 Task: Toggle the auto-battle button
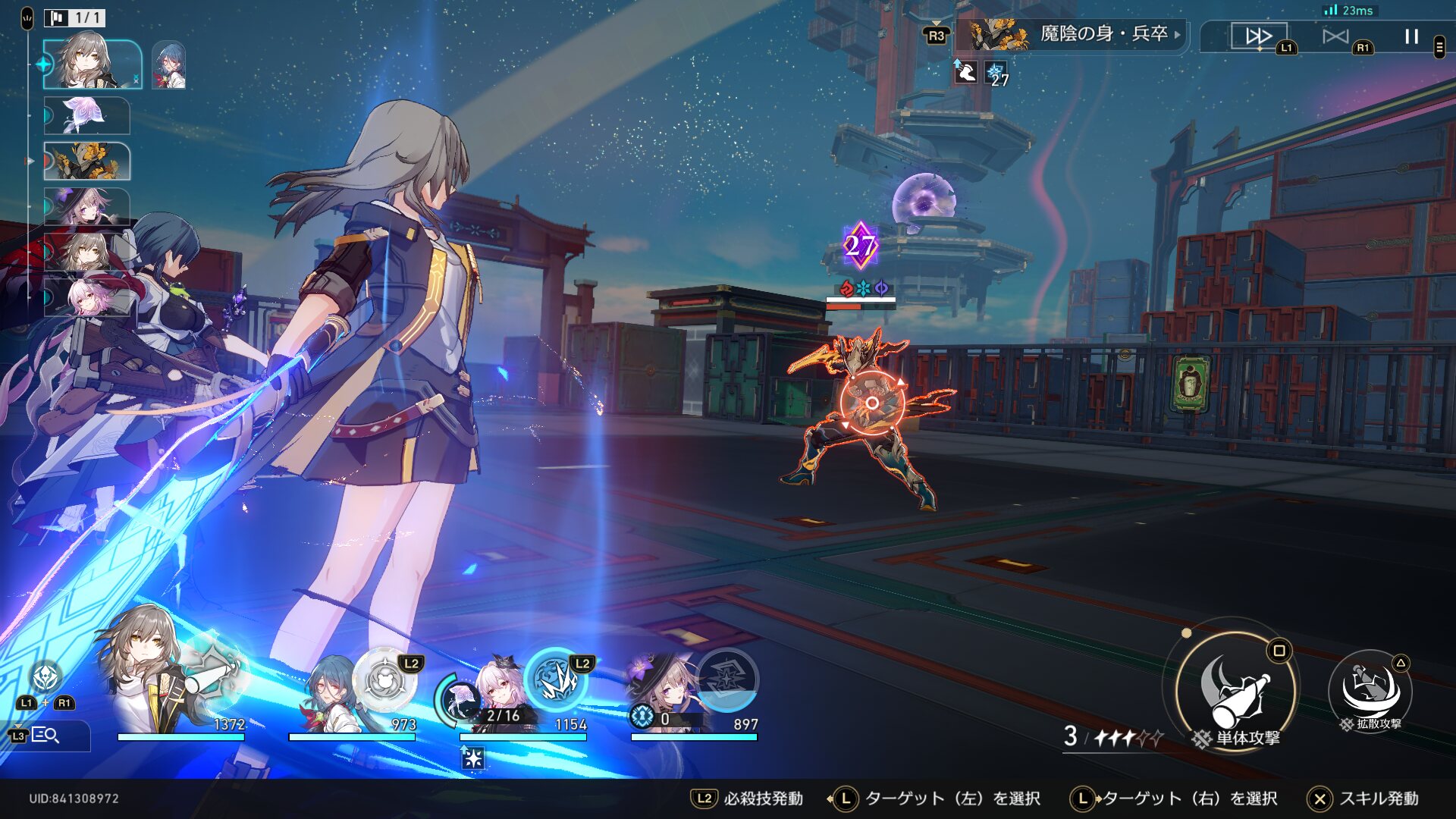[1335, 36]
